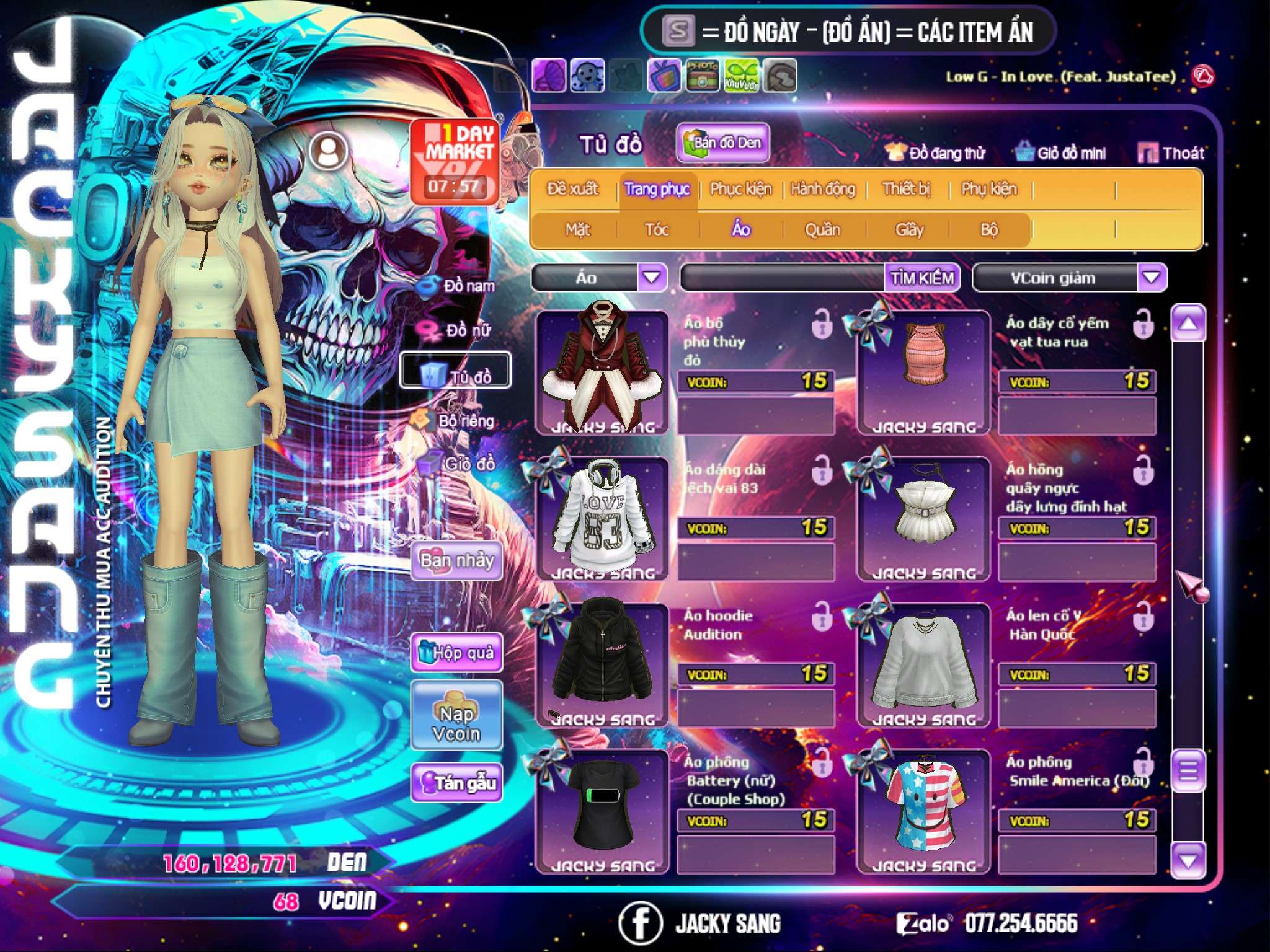The height and width of the screenshot is (952, 1270).
Task: Open the Áo filter dropdown
Action: point(652,278)
